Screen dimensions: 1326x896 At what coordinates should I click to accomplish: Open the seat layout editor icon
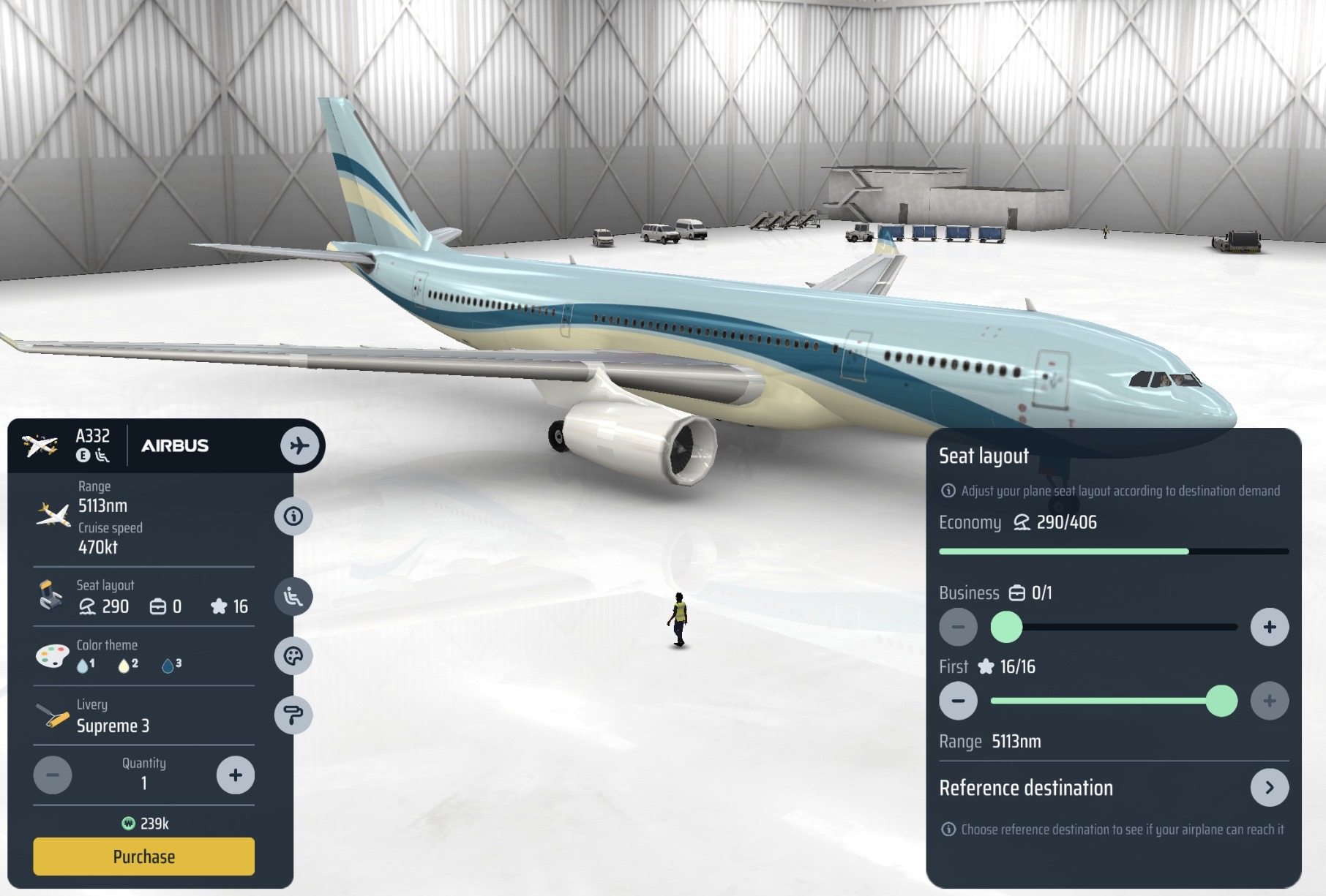[293, 597]
